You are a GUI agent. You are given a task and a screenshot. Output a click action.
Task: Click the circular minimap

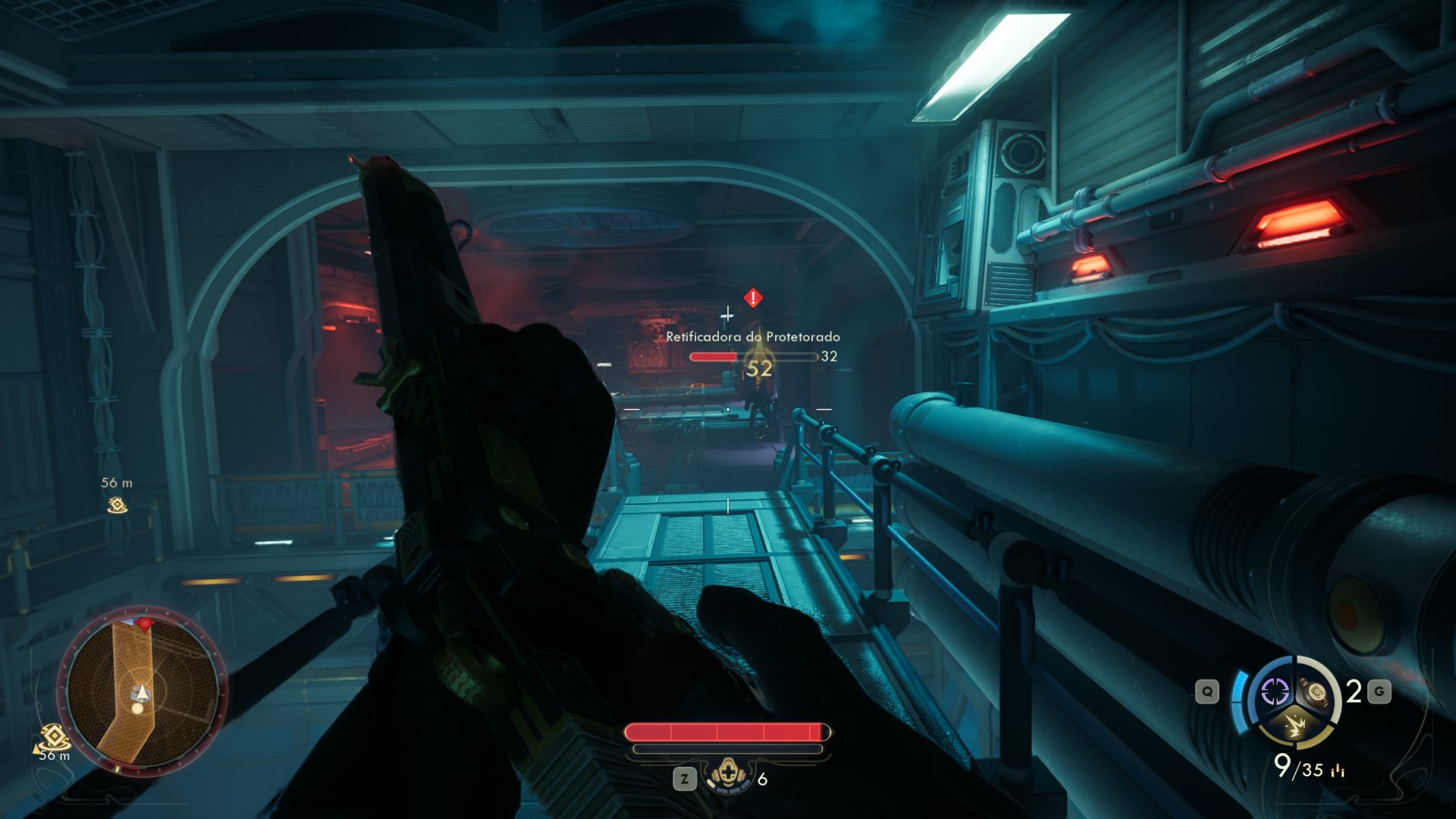(x=143, y=691)
